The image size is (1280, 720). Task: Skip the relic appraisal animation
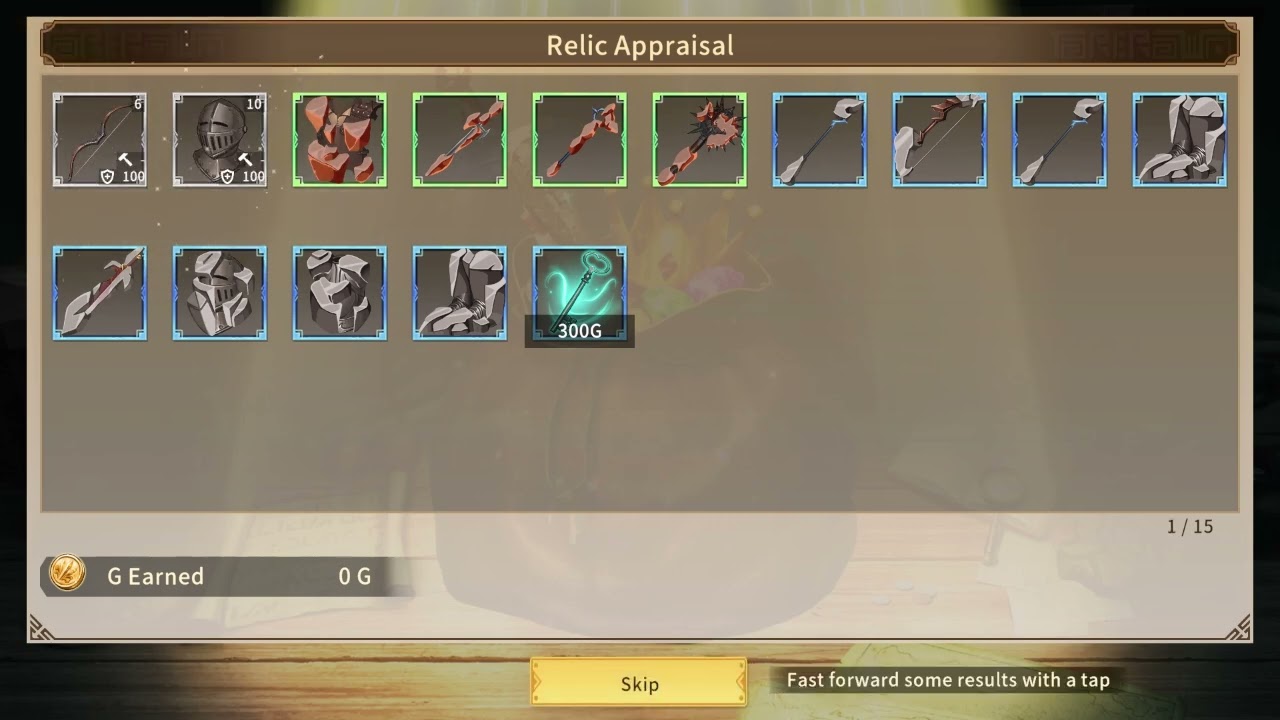click(639, 683)
